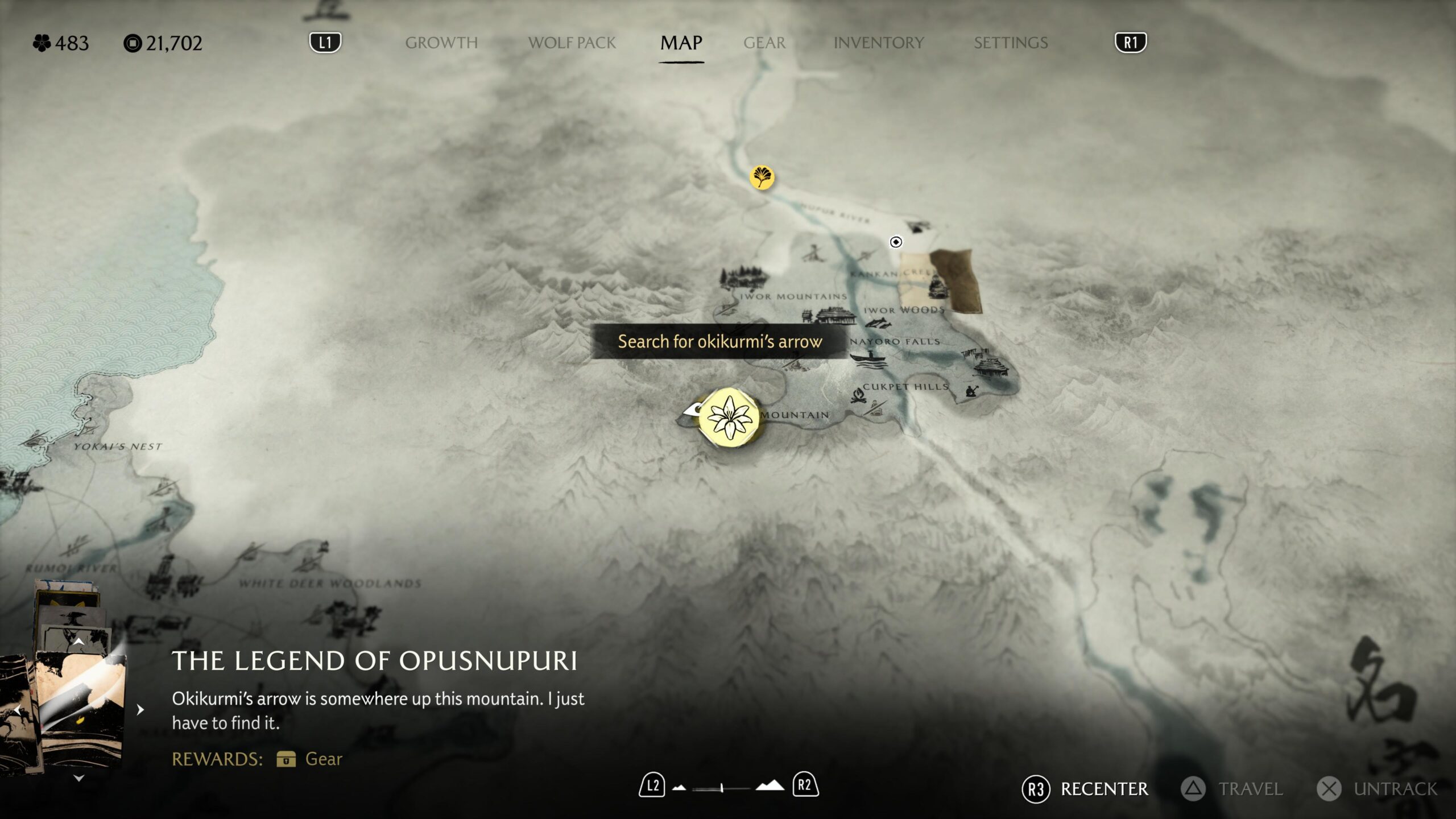Show the next quest card with right arrow
This screenshot has width=1456, height=819.
tap(140, 710)
